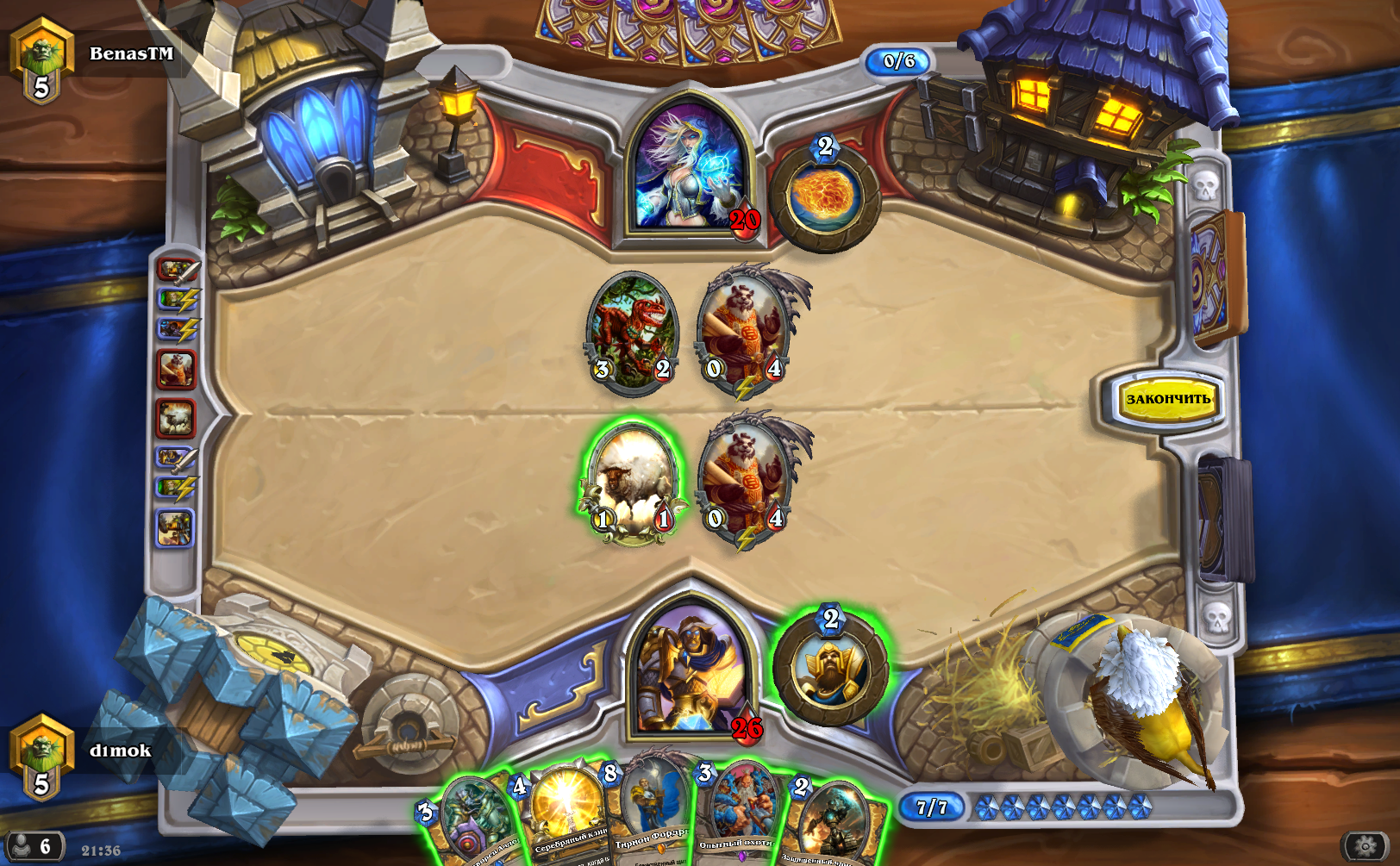
Task: Open the friends list button
Action: pyautogui.click(x=33, y=847)
